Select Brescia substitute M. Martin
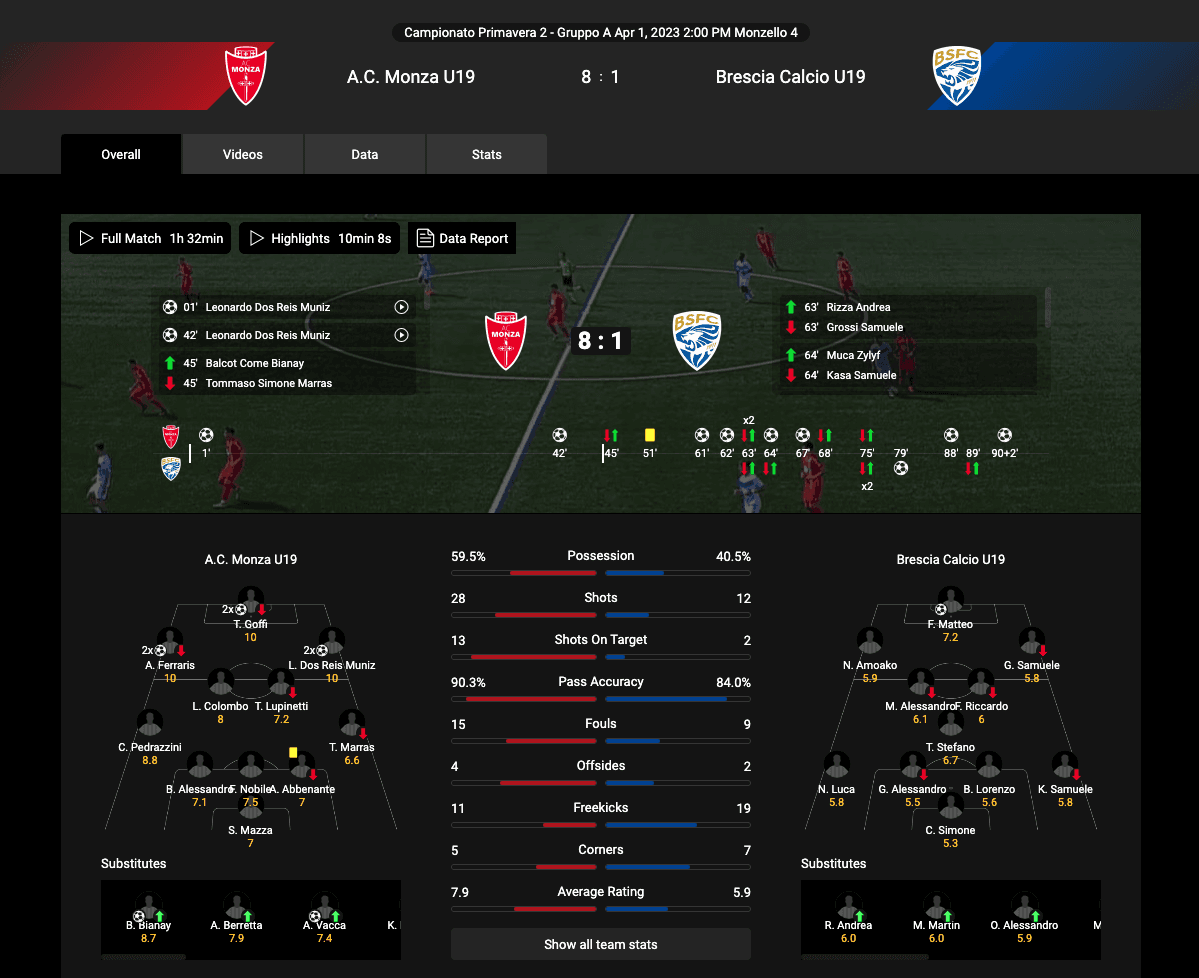The width and height of the screenshot is (1199, 978). [x=936, y=910]
